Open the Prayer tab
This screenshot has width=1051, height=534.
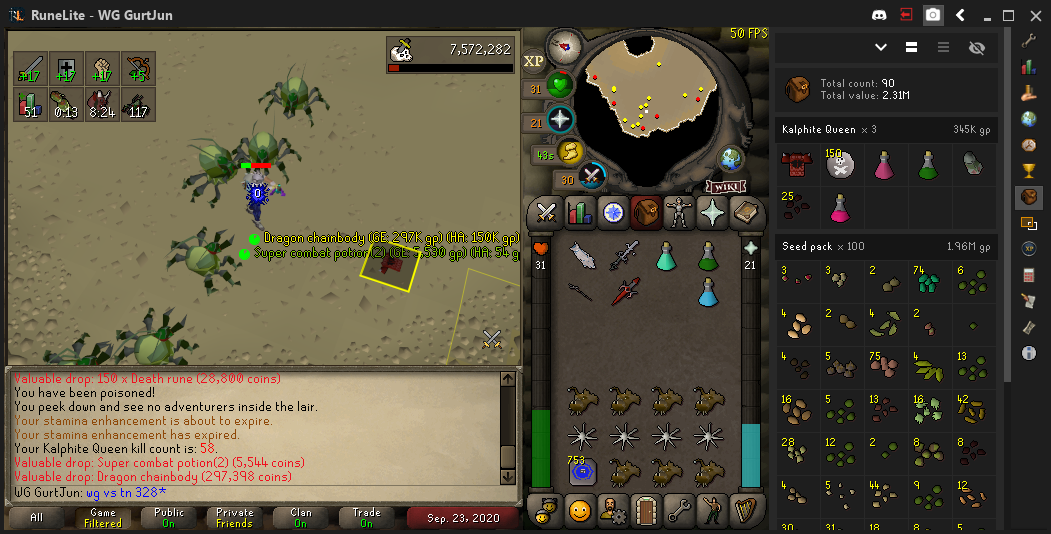tap(712, 212)
